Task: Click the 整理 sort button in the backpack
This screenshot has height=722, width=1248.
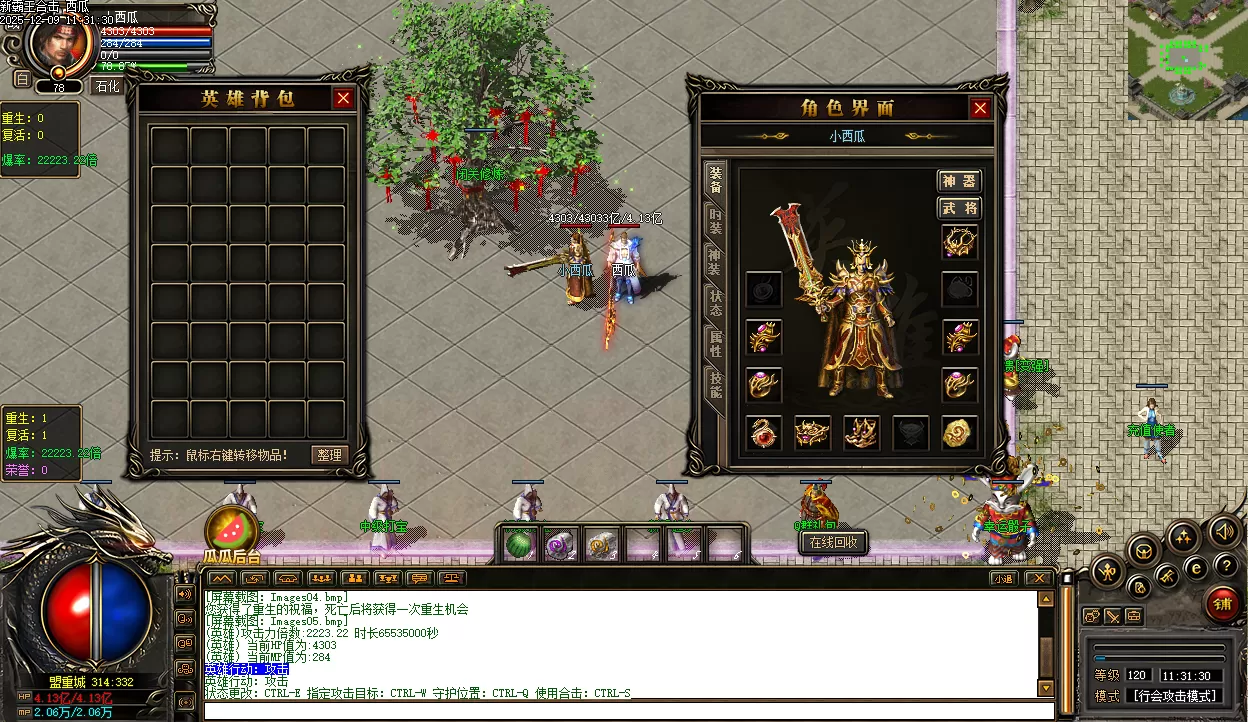Action: click(x=329, y=455)
